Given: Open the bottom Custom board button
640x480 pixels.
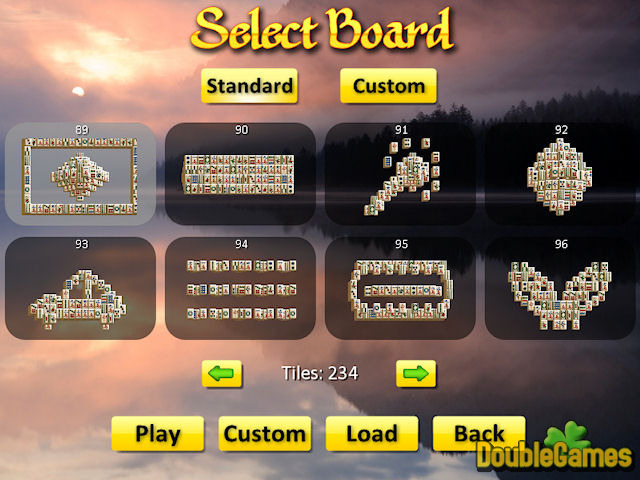Looking at the screenshot, I should pyautogui.click(x=264, y=434).
